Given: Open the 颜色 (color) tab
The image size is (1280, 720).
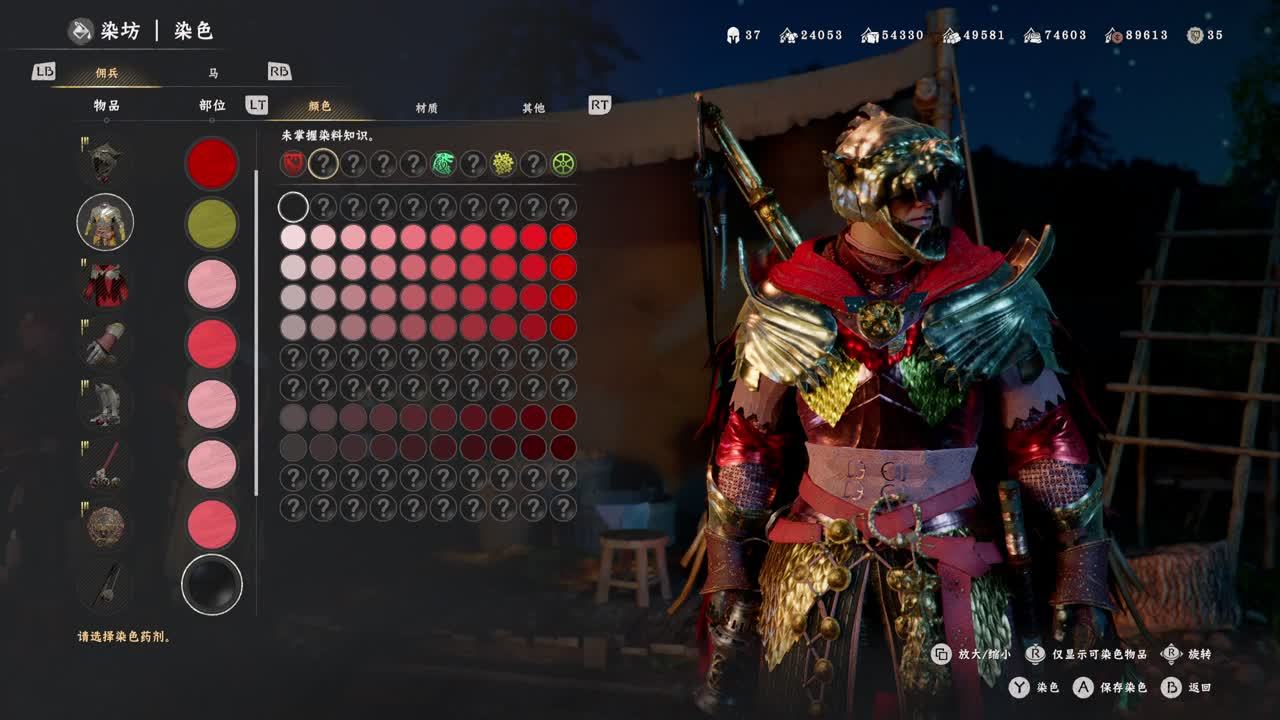Looking at the screenshot, I should [x=319, y=107].
